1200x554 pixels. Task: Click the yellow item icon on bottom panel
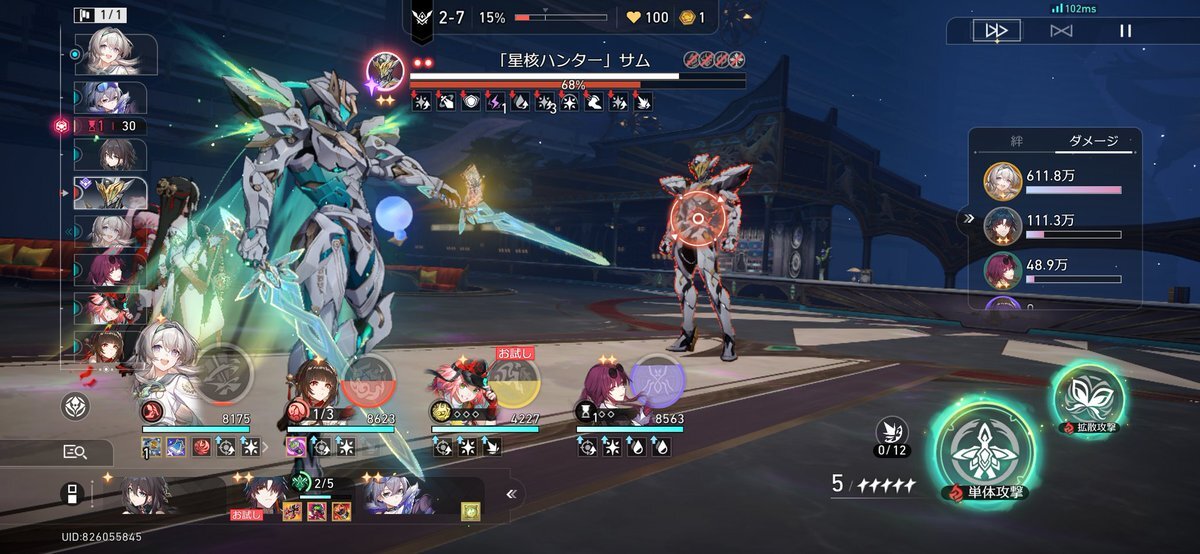tap(468, 511)
